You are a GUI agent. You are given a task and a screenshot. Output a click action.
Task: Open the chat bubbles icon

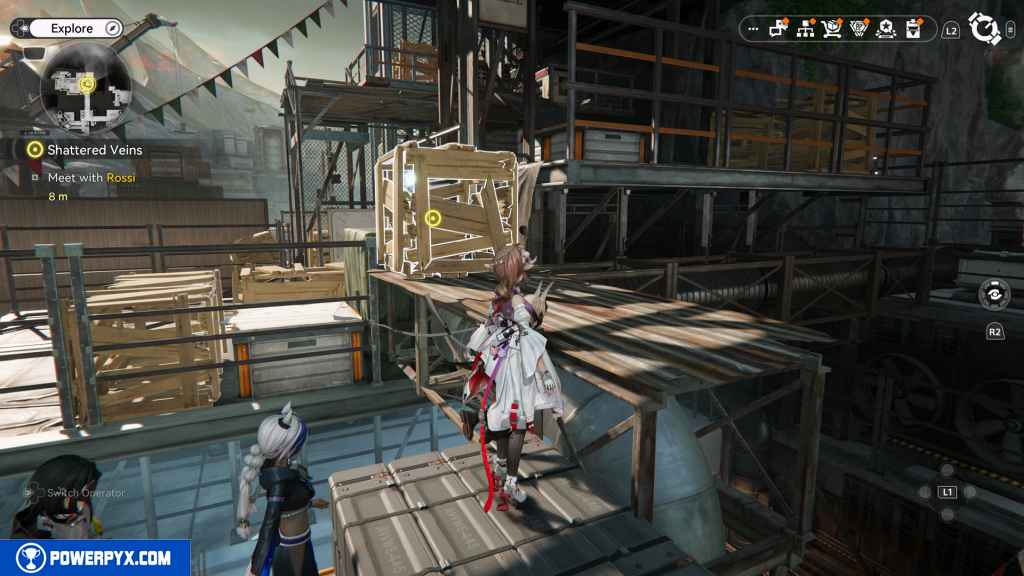(x=778, y=29)
